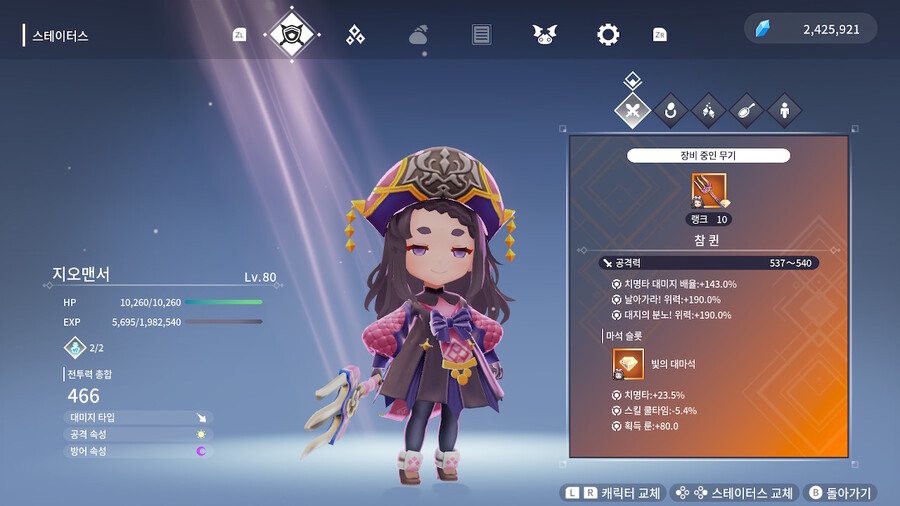
Task: Open the gear settings tab
Action: [607, 35]
